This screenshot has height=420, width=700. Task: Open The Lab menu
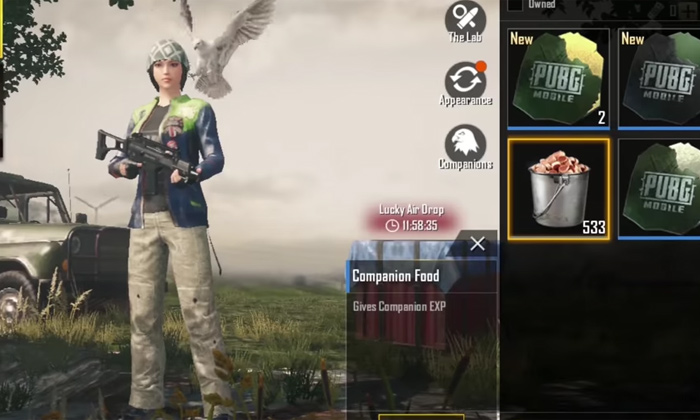click(x=465, y=20)
